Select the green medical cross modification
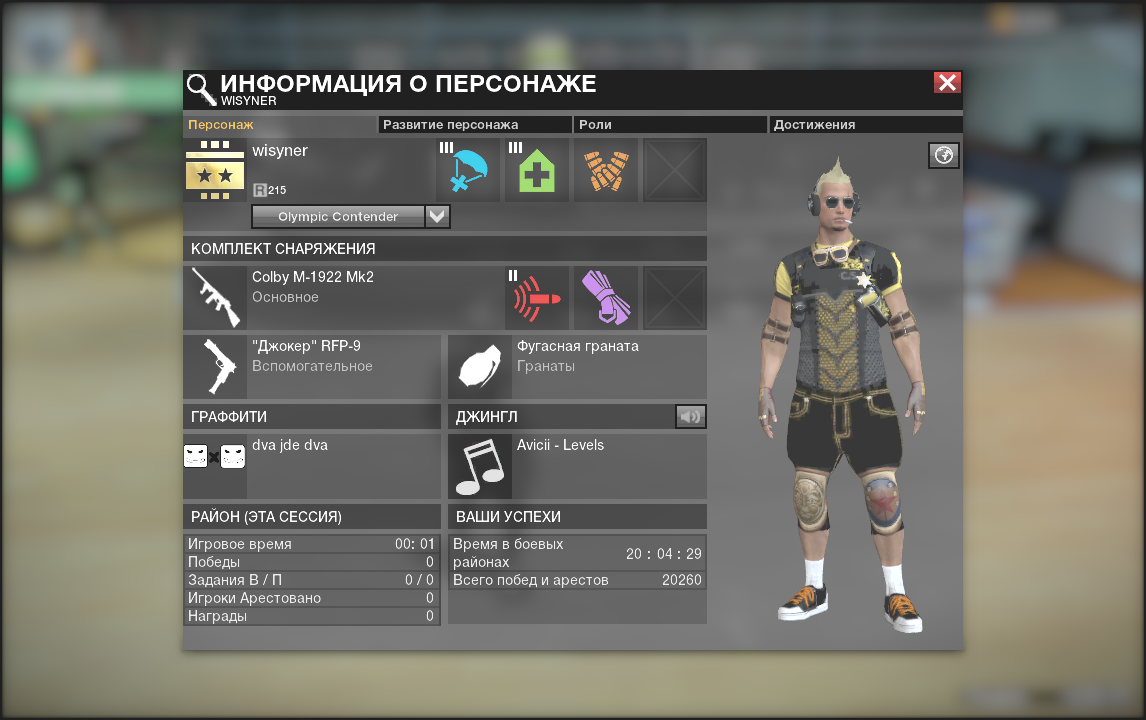1146x720 pixels. coord(537,170)
